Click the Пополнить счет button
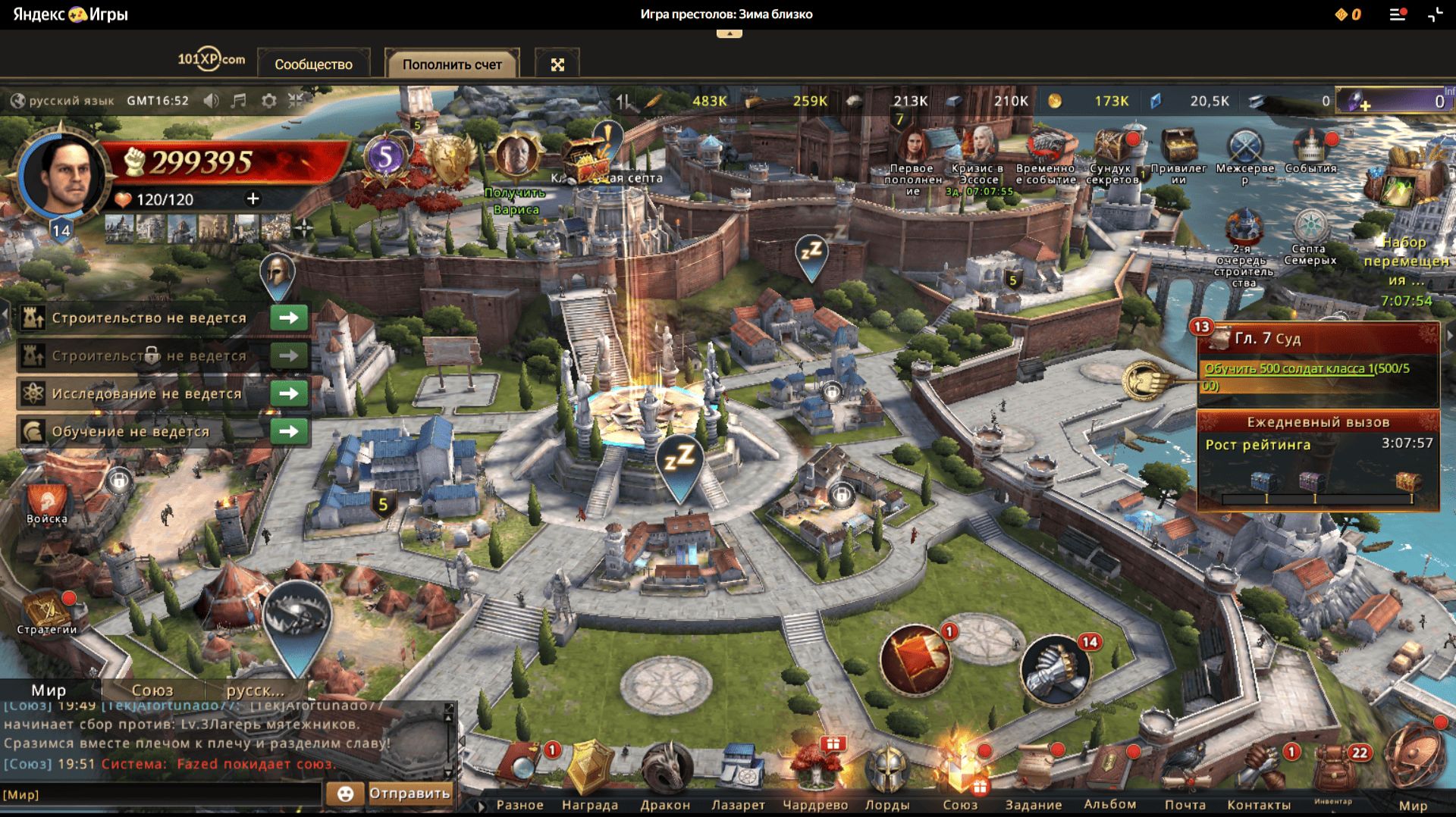The height and width of the screenshot is (817, 1456). click(x=452, y=64)
